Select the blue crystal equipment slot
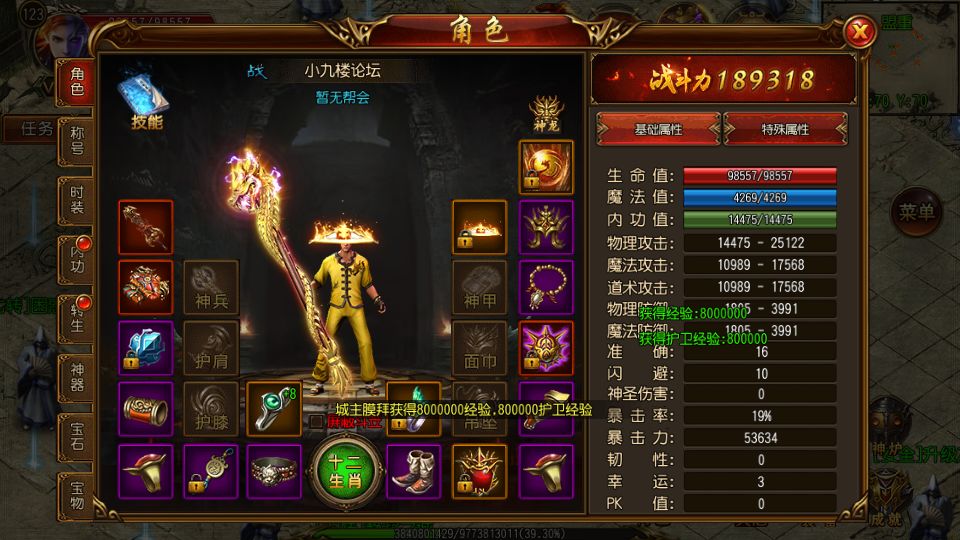 point(145,348)
